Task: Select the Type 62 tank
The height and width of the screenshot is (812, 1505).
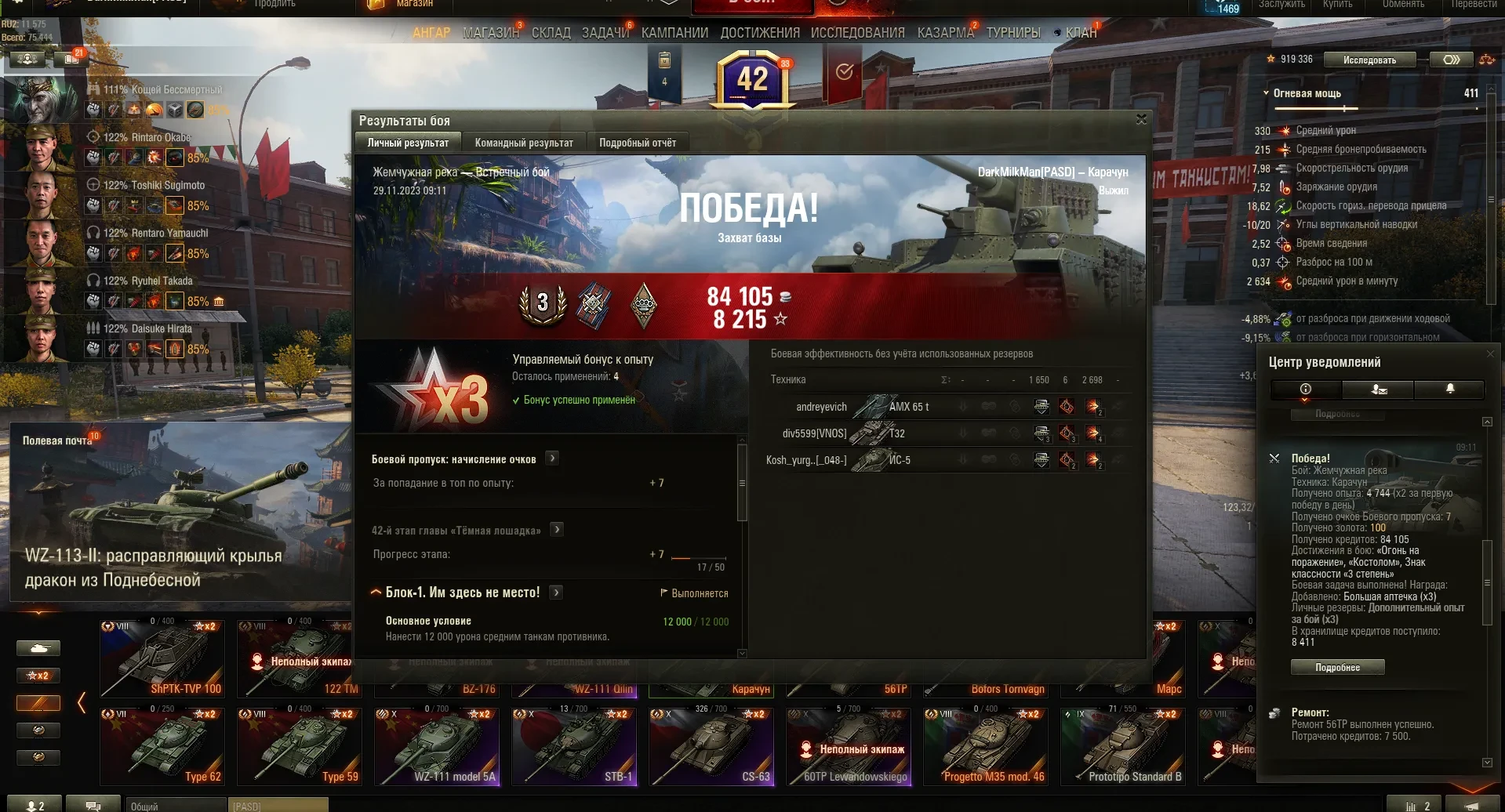Action: pos(162,746)
